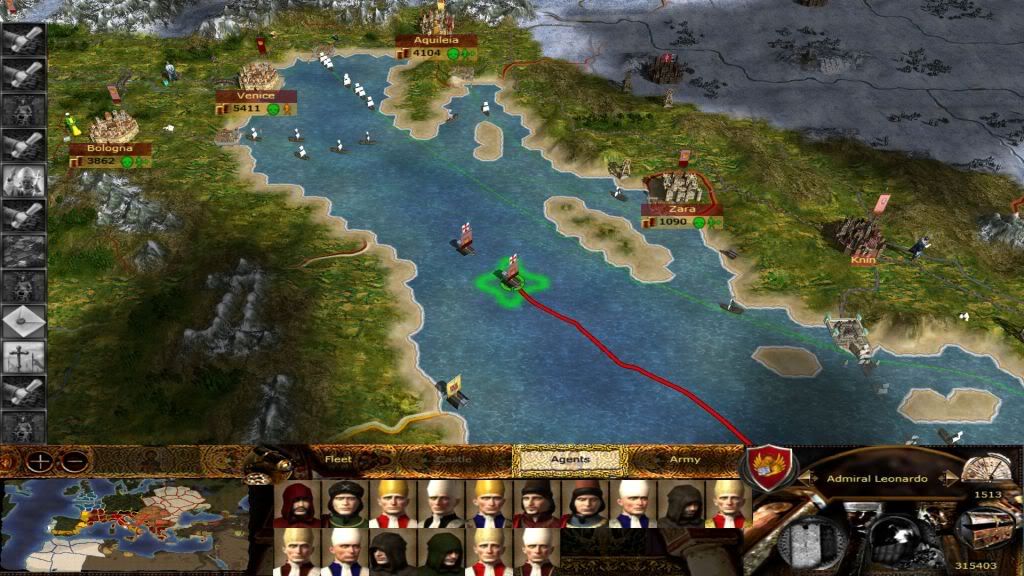Select the Agents tab
Screen dimensions: 1024x576
click(x=569, y=460)
